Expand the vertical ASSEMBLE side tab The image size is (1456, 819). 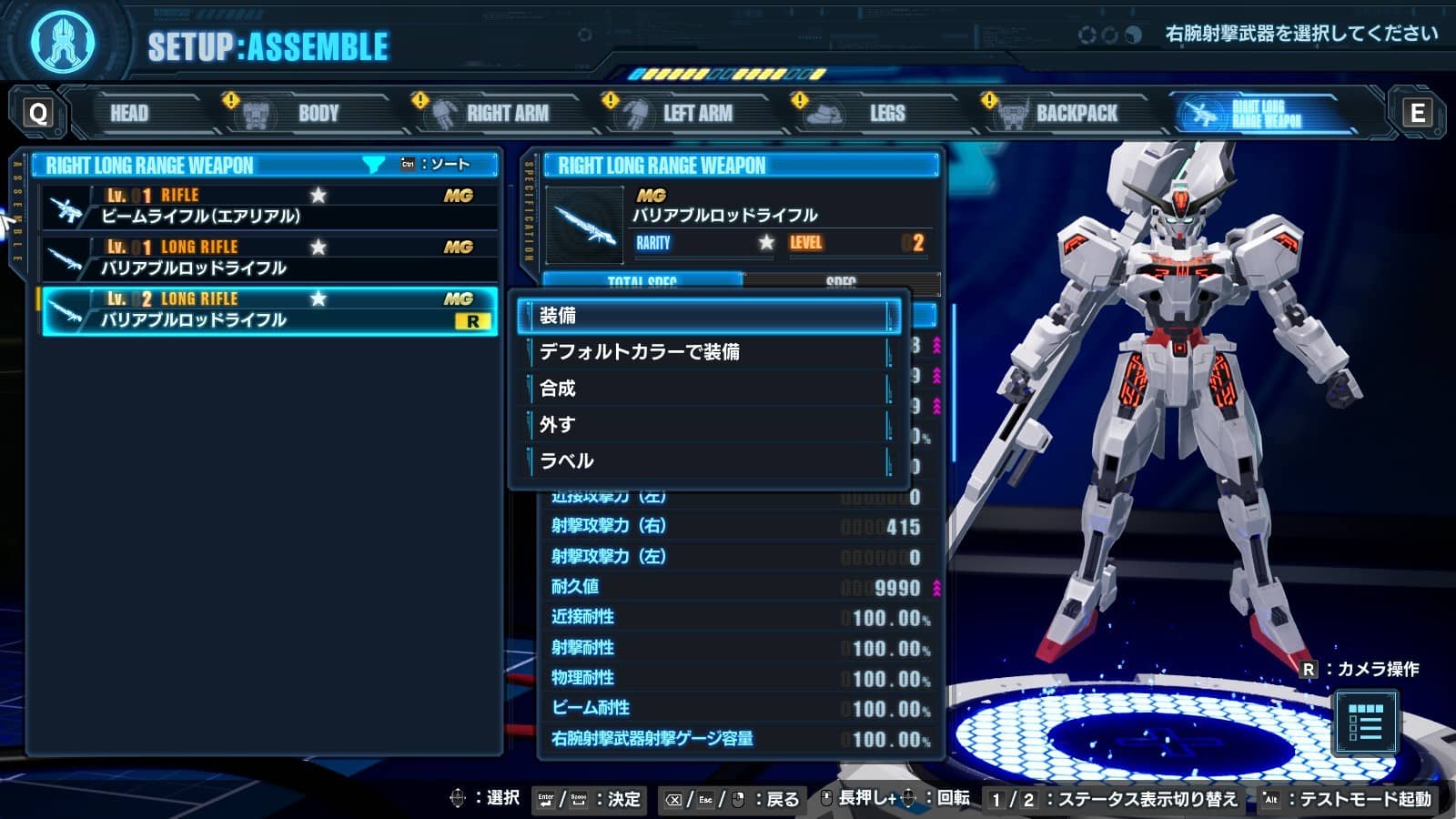[15, 209]
